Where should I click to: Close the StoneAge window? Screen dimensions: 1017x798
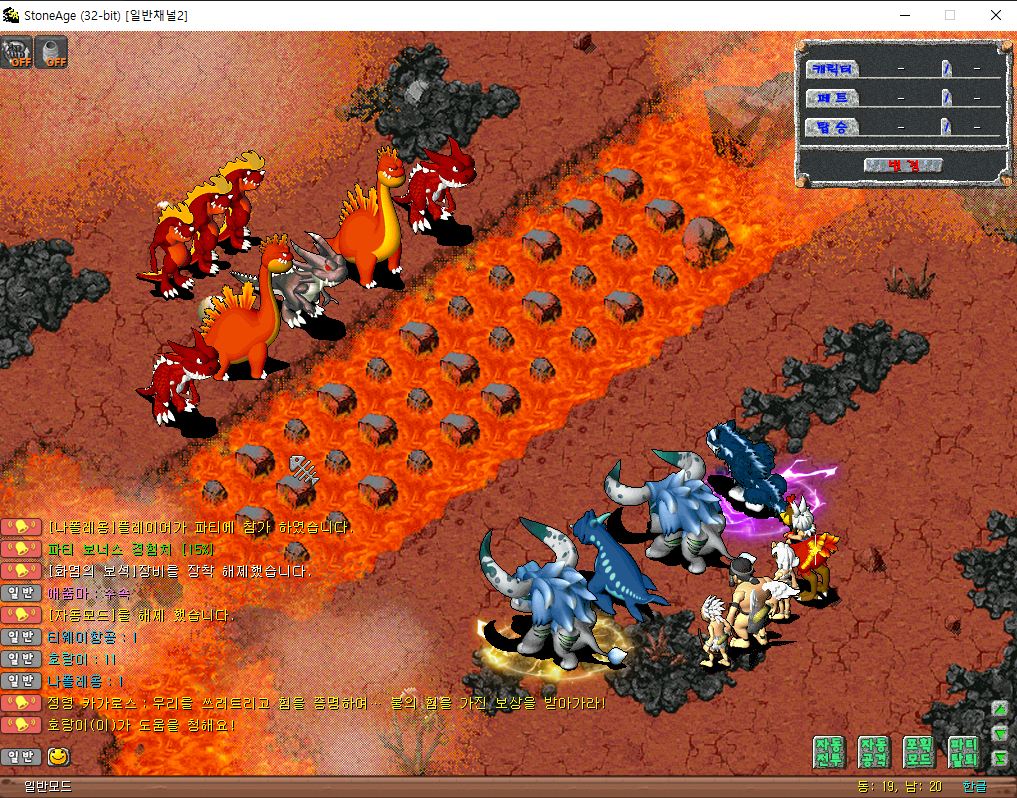tap(996, 15)
